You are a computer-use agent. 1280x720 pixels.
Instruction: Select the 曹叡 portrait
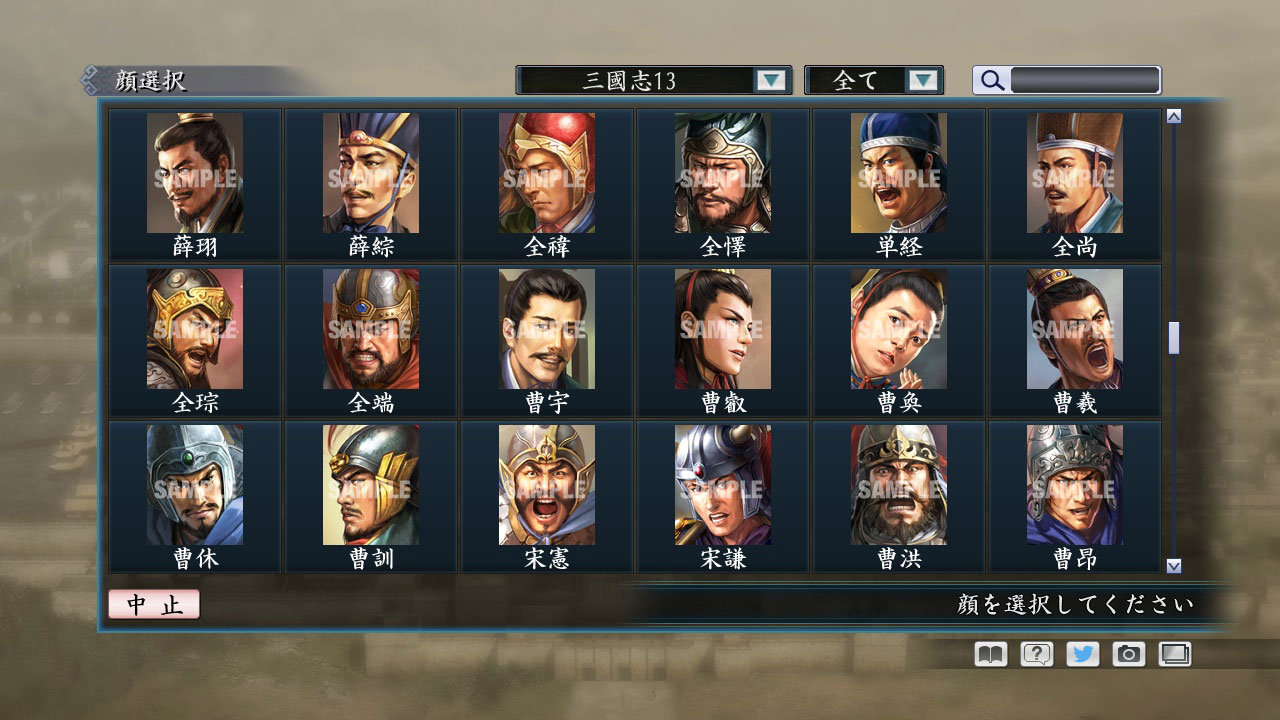click(x=720, y=327)
